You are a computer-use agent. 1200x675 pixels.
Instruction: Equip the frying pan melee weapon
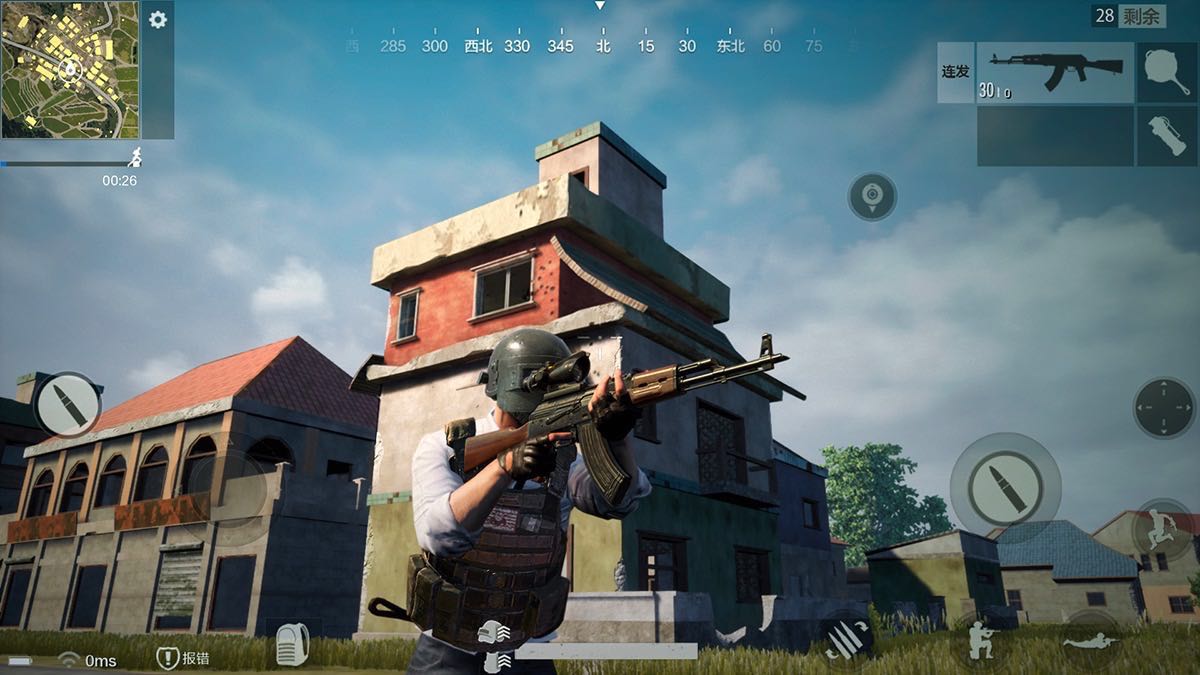coord(1165,72)
